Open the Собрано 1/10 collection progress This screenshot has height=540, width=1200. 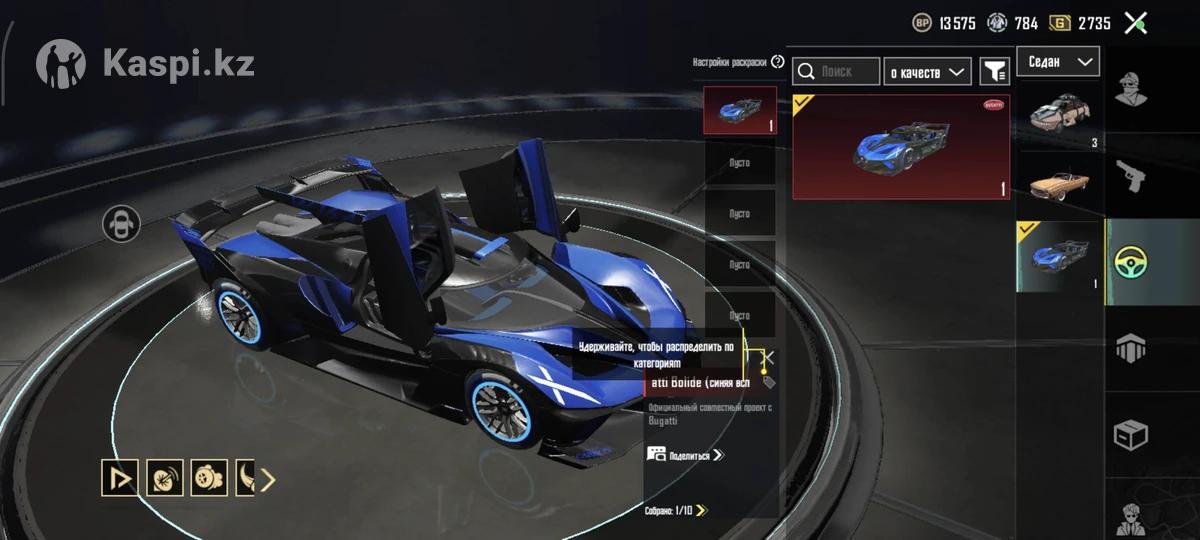pos(676,510)
